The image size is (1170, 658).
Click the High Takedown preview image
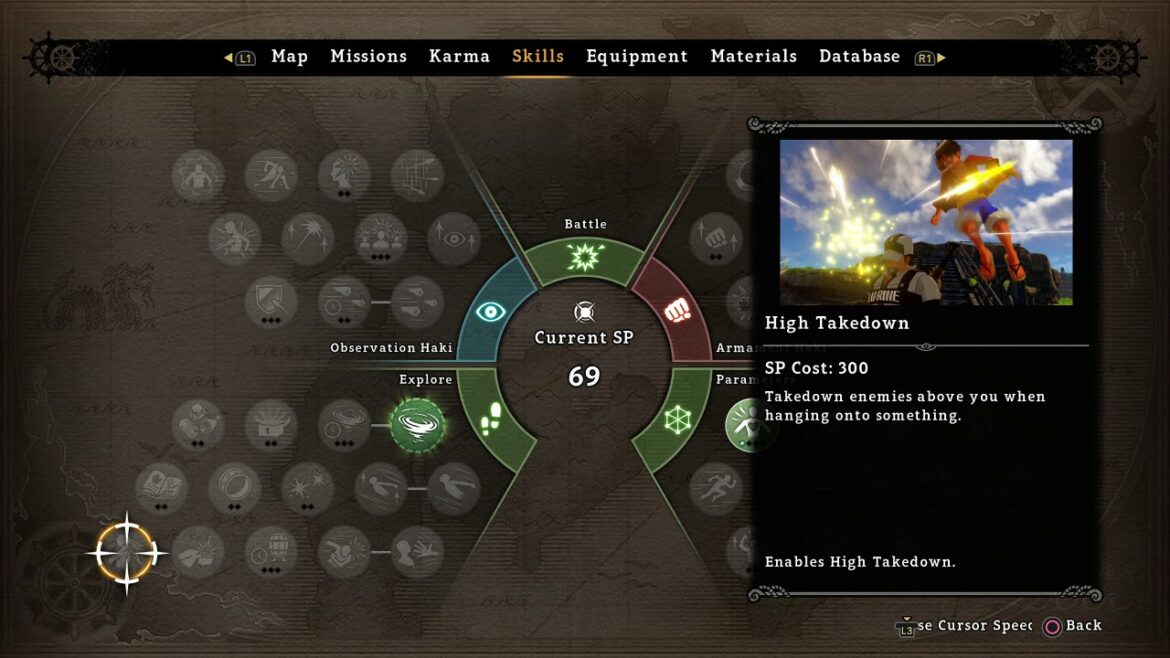925,222
